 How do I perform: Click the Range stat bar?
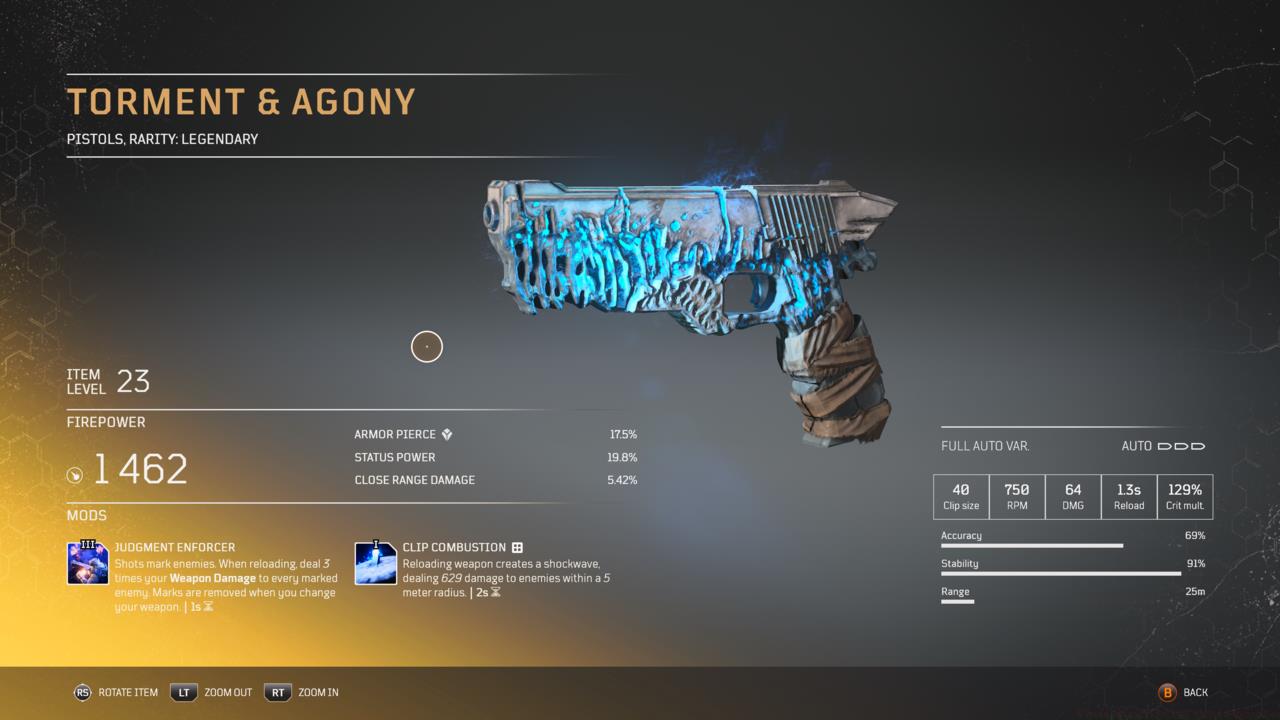click(x=957, y=601)
